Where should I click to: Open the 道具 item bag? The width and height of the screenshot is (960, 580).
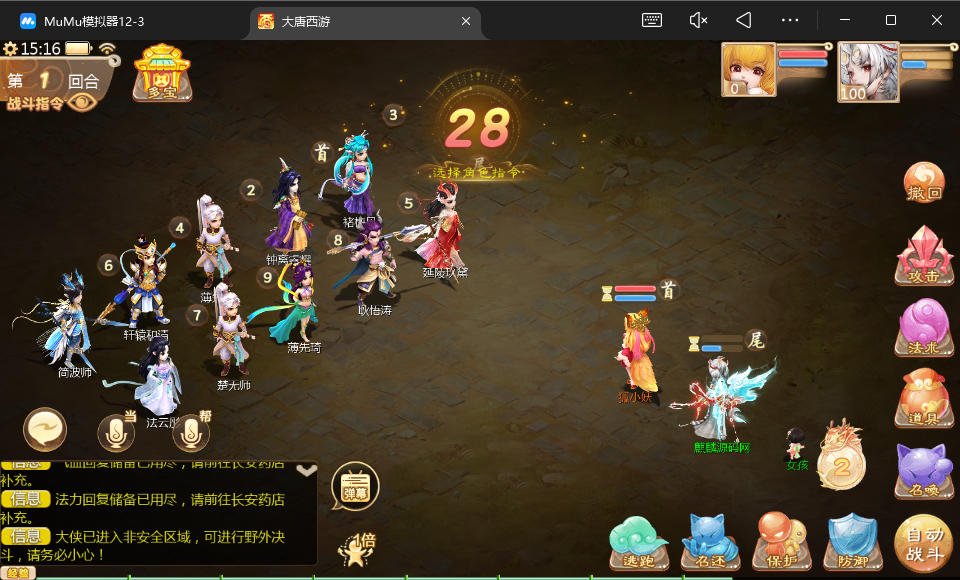(x=923, y=397)
